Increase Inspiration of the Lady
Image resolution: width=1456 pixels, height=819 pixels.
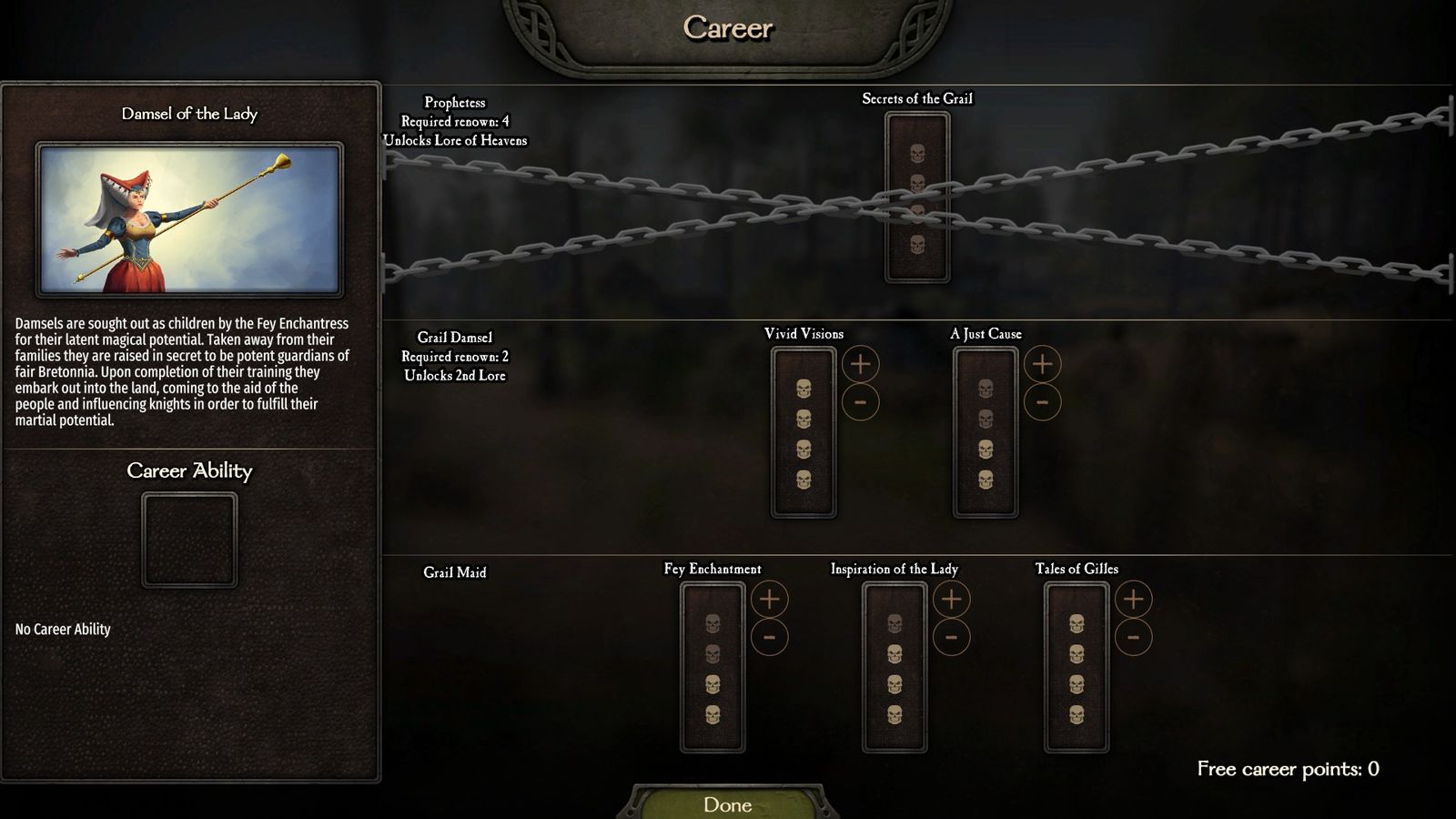pos(951,599)
